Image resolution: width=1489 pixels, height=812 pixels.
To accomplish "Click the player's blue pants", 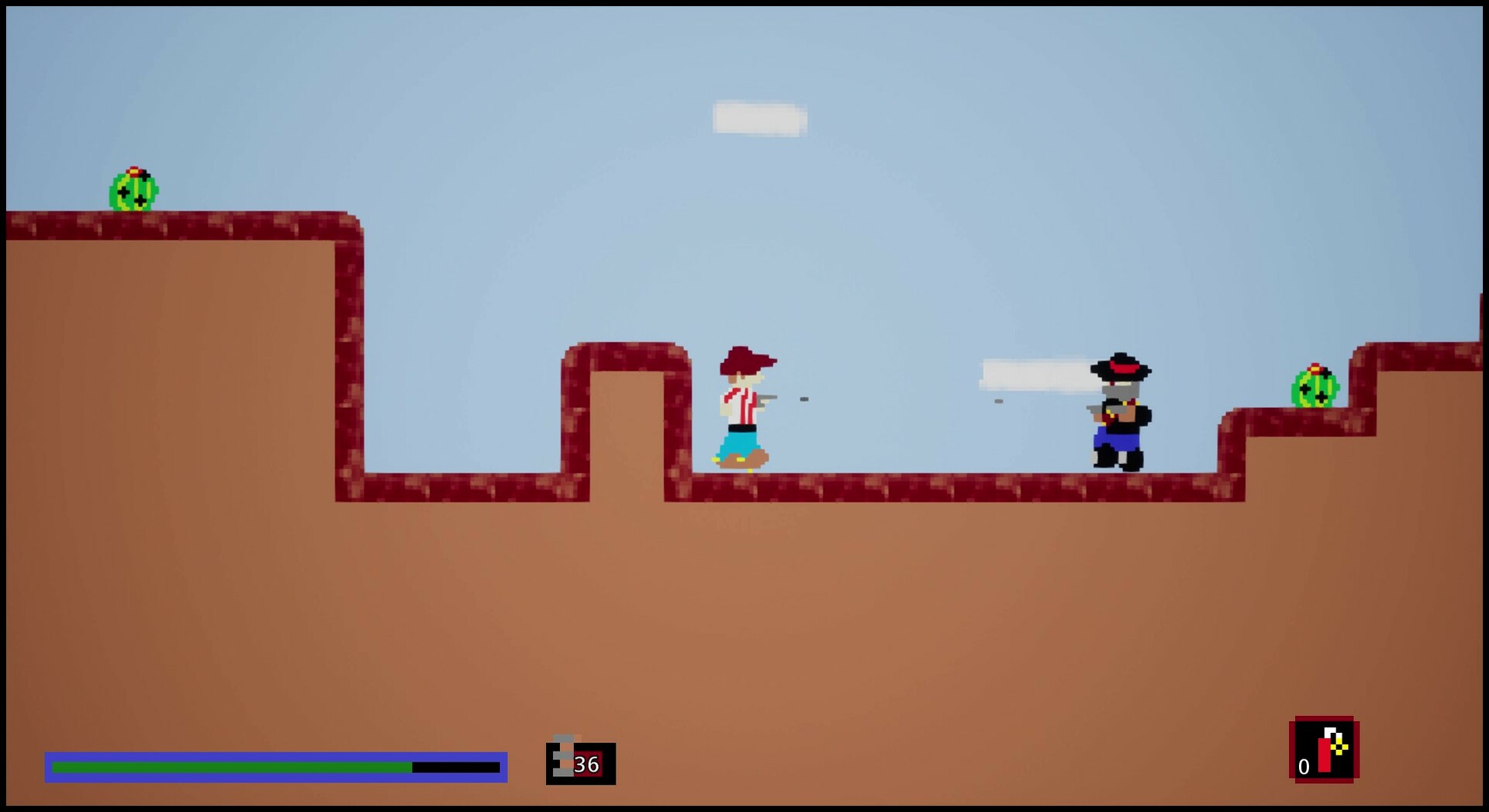I will click(x=741, y=442).
